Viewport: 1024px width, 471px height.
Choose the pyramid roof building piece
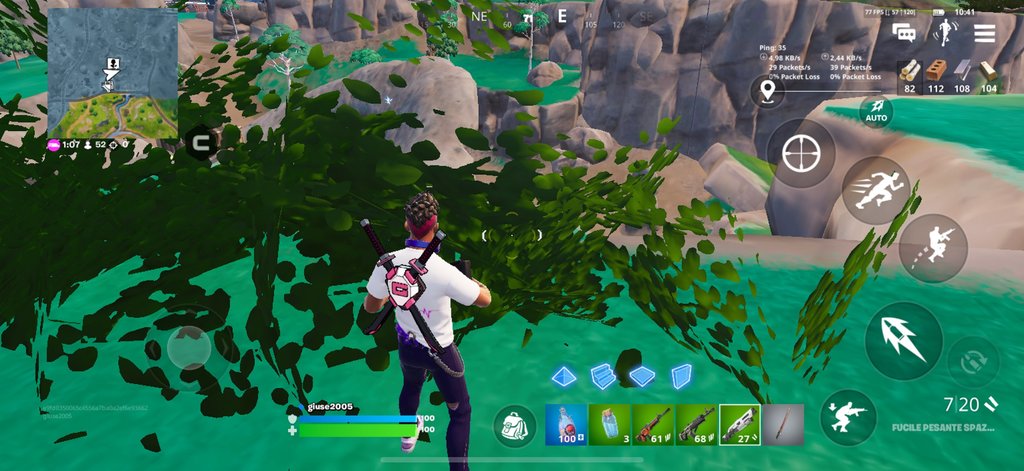[x=565, y=376]
